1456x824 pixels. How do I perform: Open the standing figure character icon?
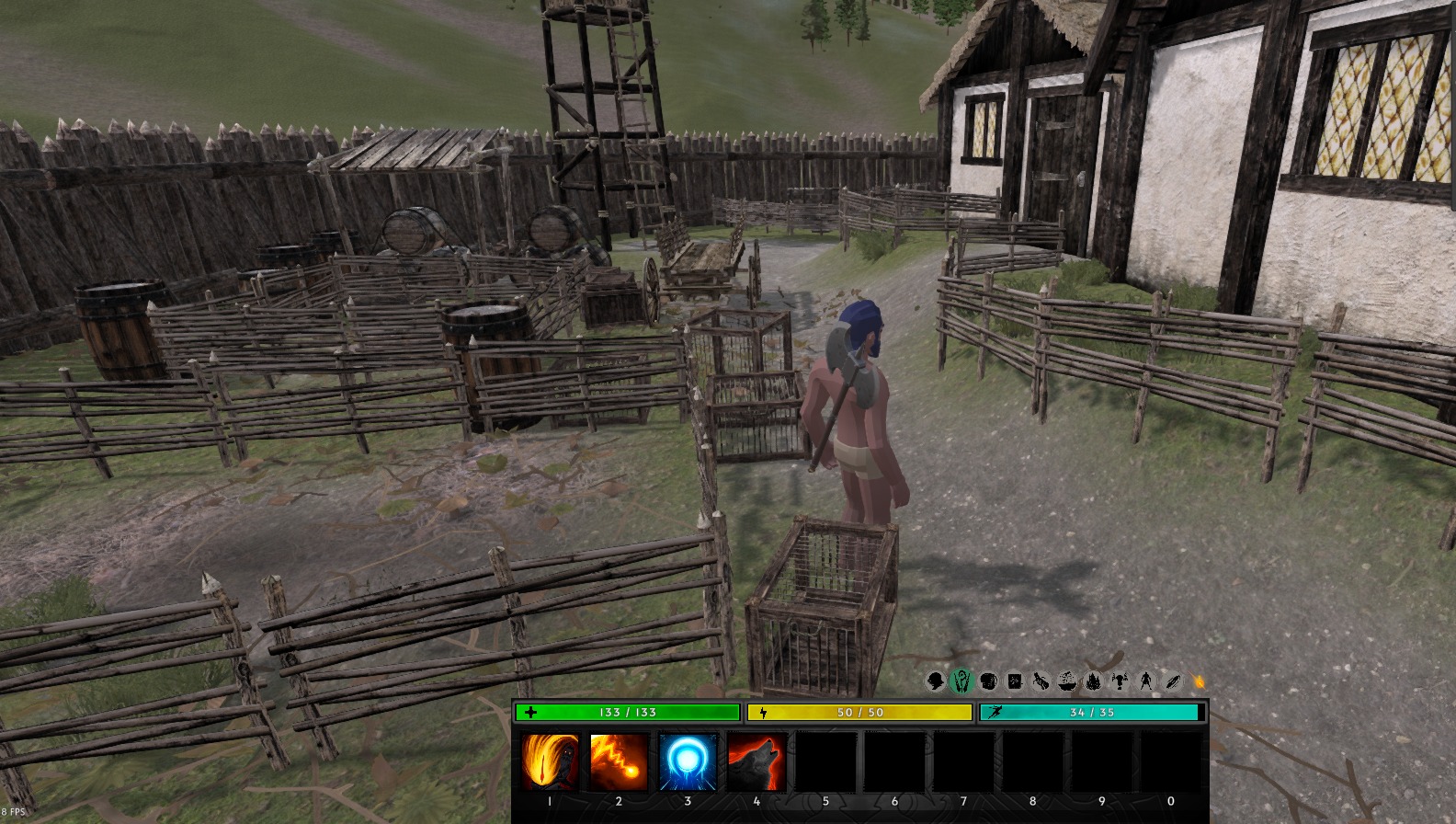point(1146,681)
